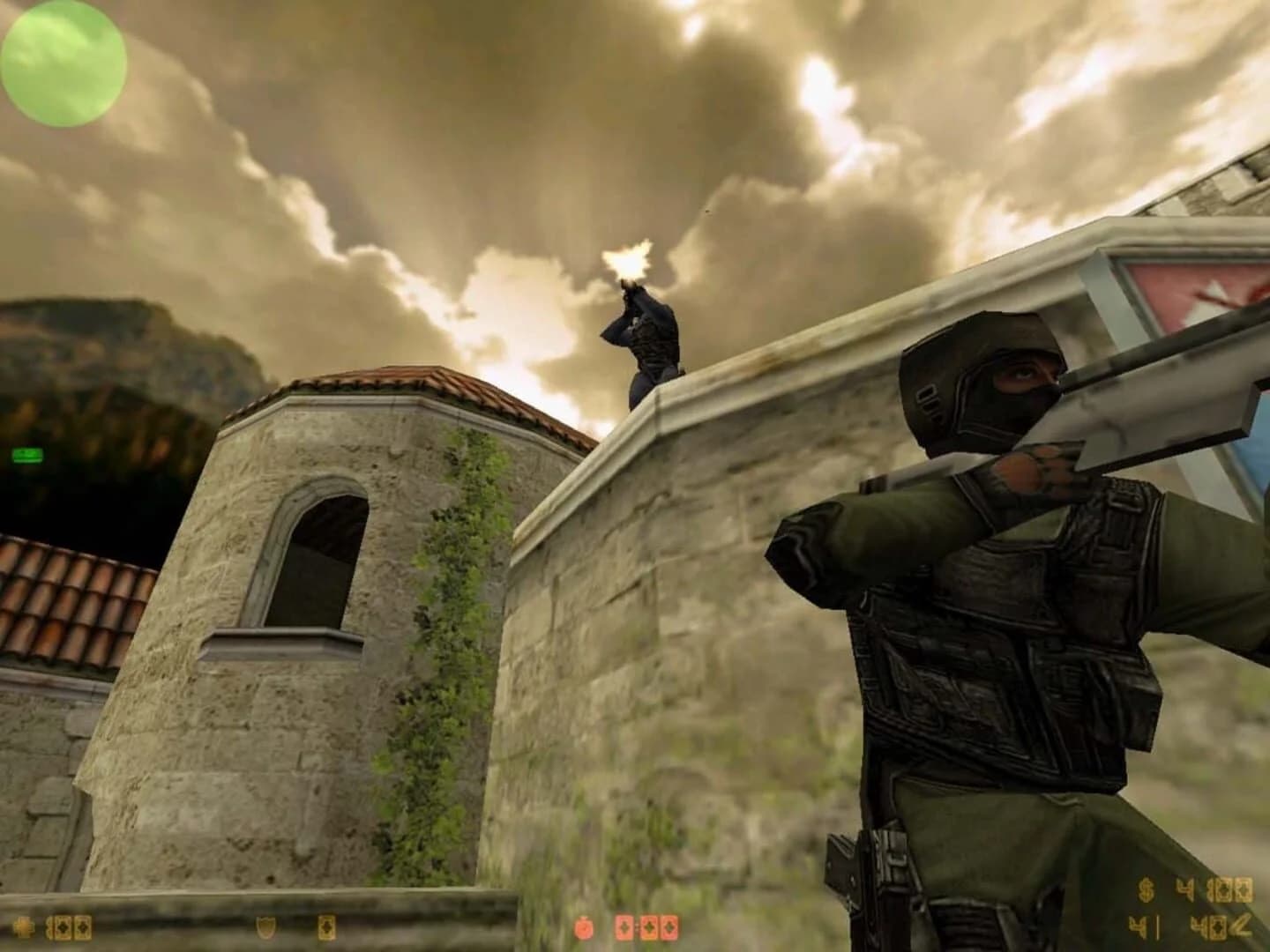Viewport: 1270px width, 952px height.
Task: Select the second weapon card icon bottom-left
Action: [82, 926]
